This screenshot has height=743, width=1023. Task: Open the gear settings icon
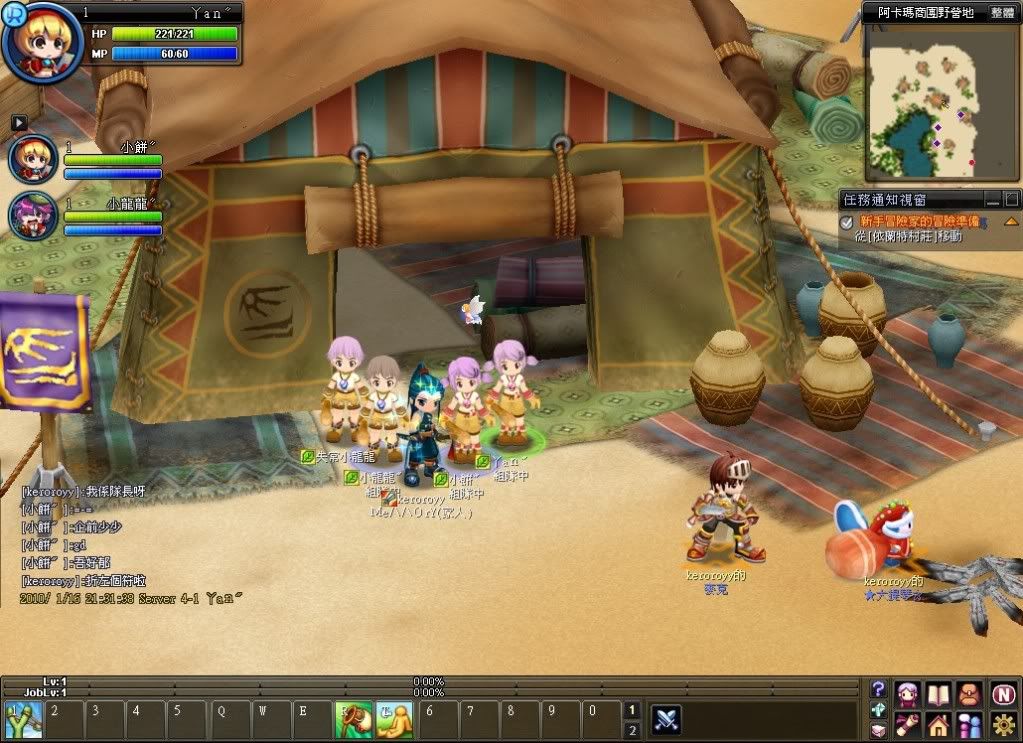[x=1004, y=724]
